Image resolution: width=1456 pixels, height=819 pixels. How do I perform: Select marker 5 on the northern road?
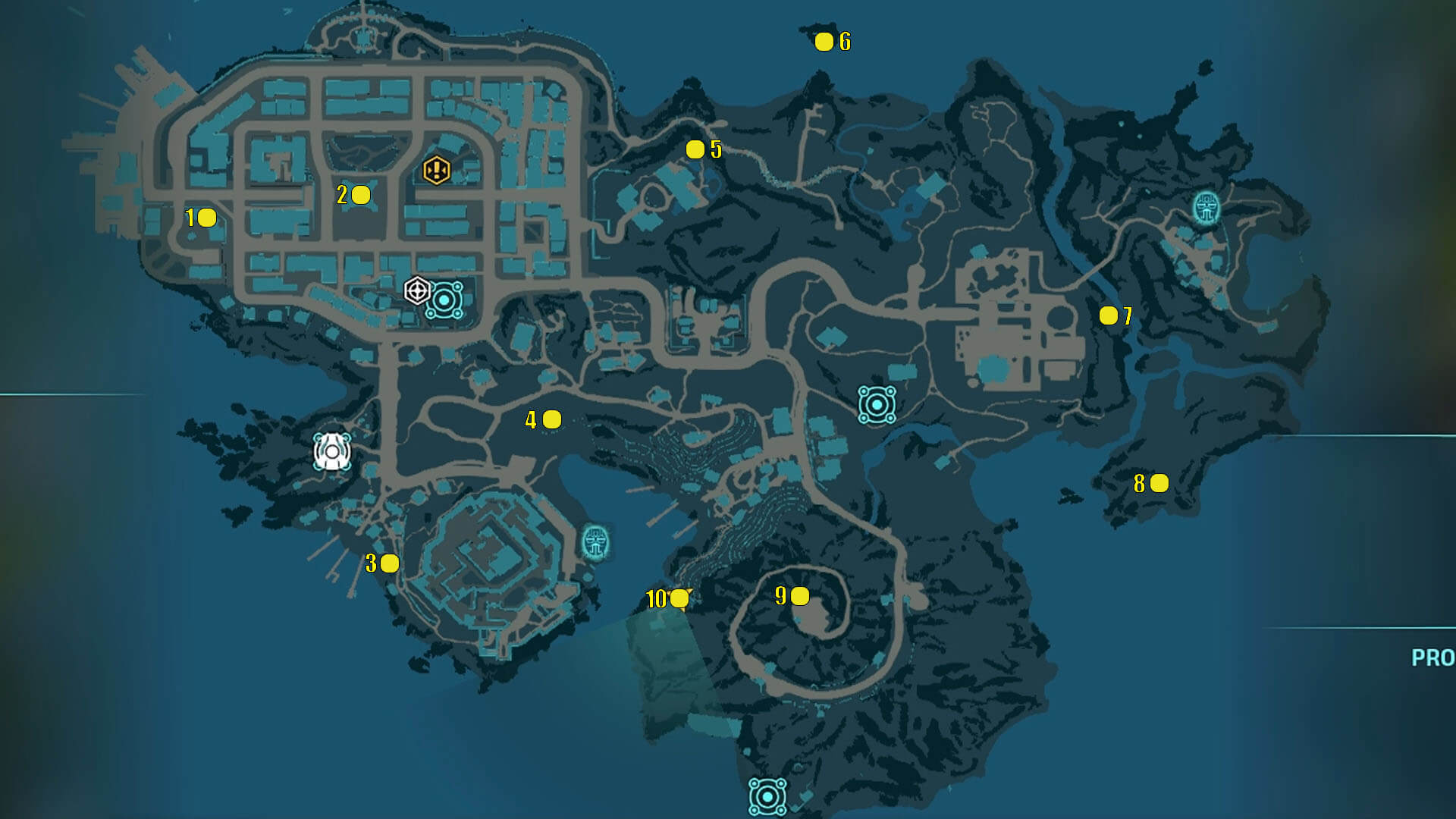point(695,149)
